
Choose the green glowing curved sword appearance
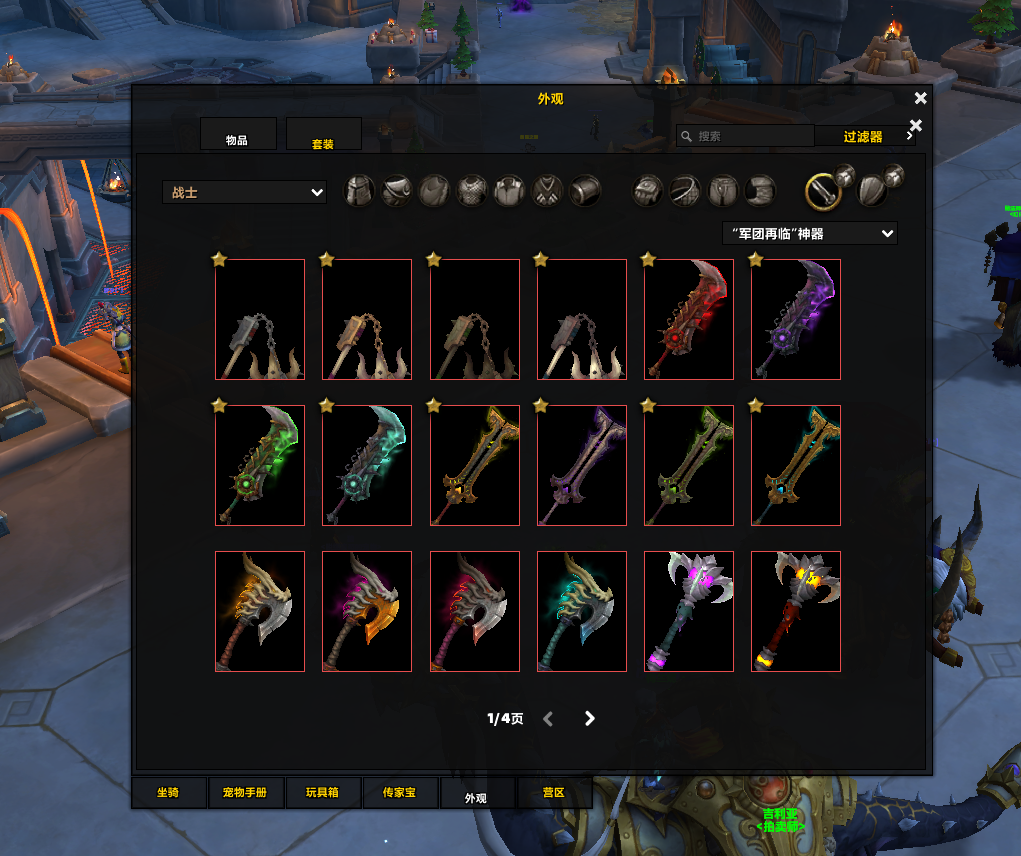point(260,465)
